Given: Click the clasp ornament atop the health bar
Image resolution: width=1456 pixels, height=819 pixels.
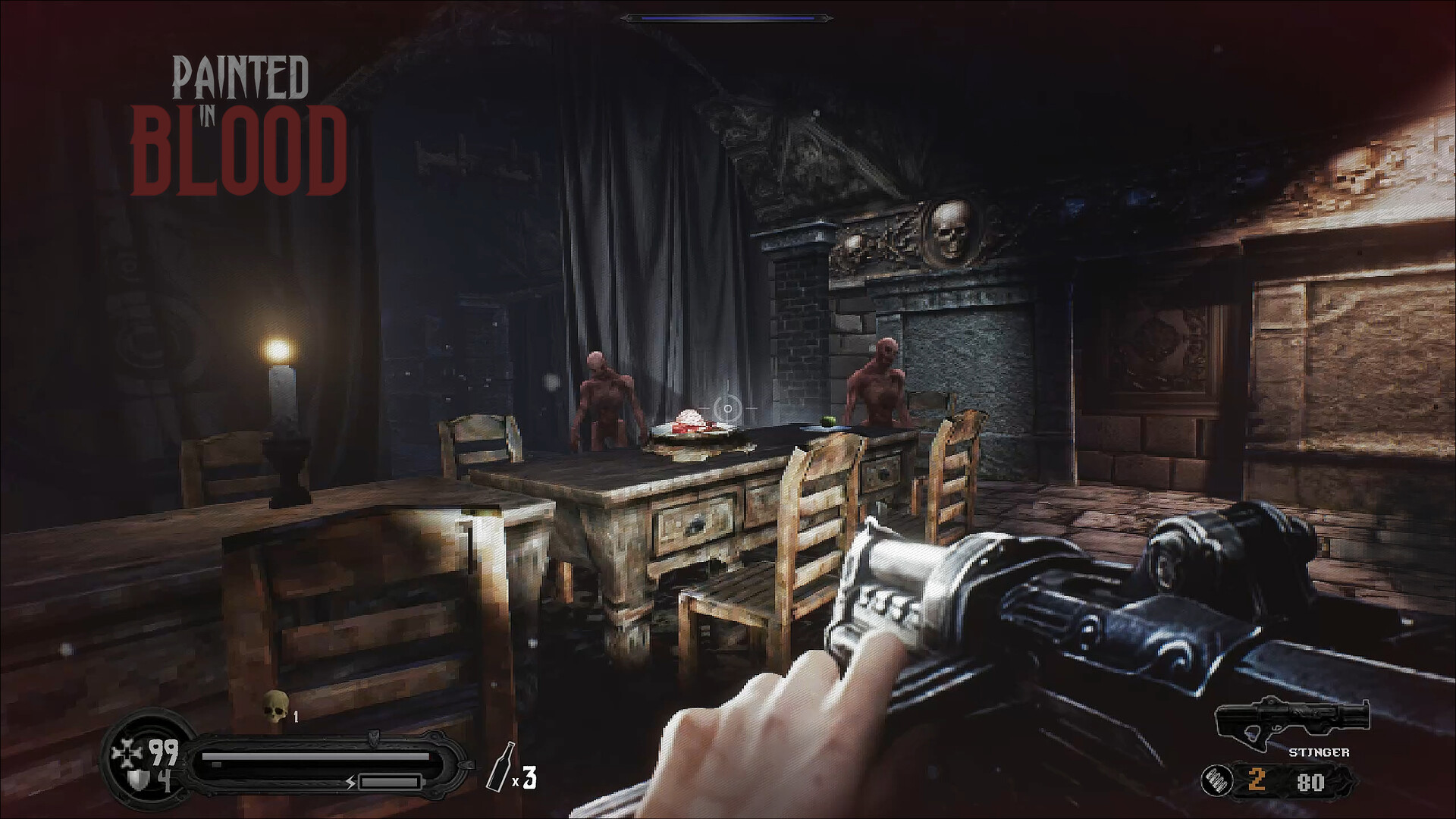Looking at the screenshot, I should pyautogui.click(x=374, y=737).
